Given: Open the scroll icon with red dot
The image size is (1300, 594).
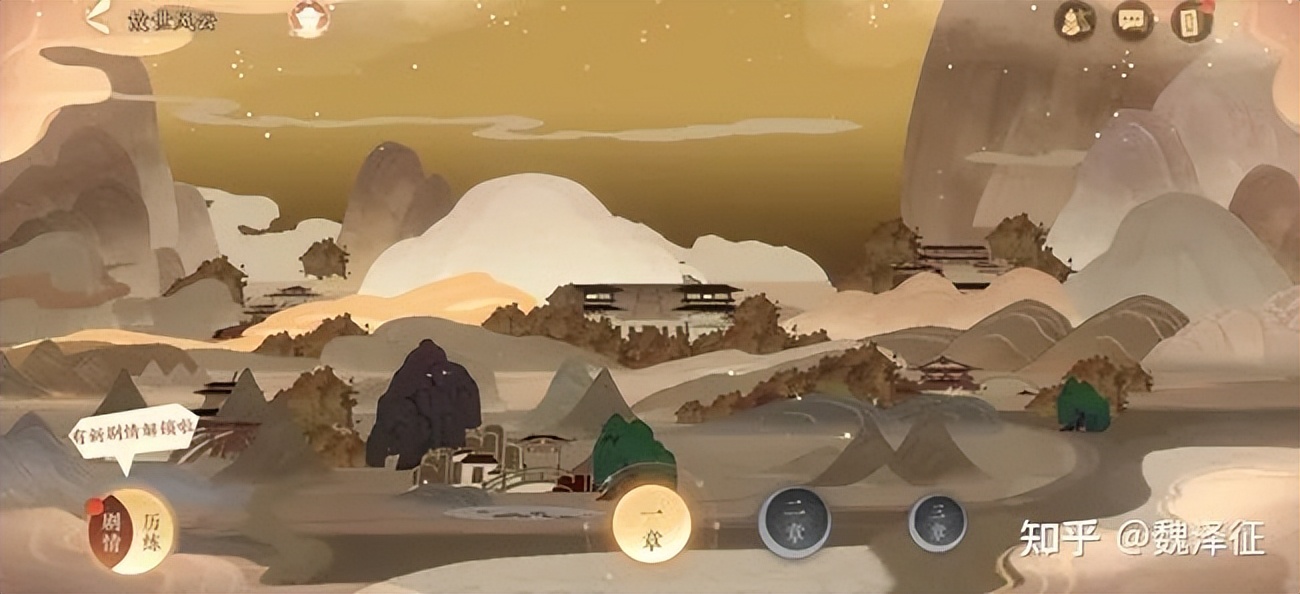Looking at the screenshot, I should coord(1191,21).
